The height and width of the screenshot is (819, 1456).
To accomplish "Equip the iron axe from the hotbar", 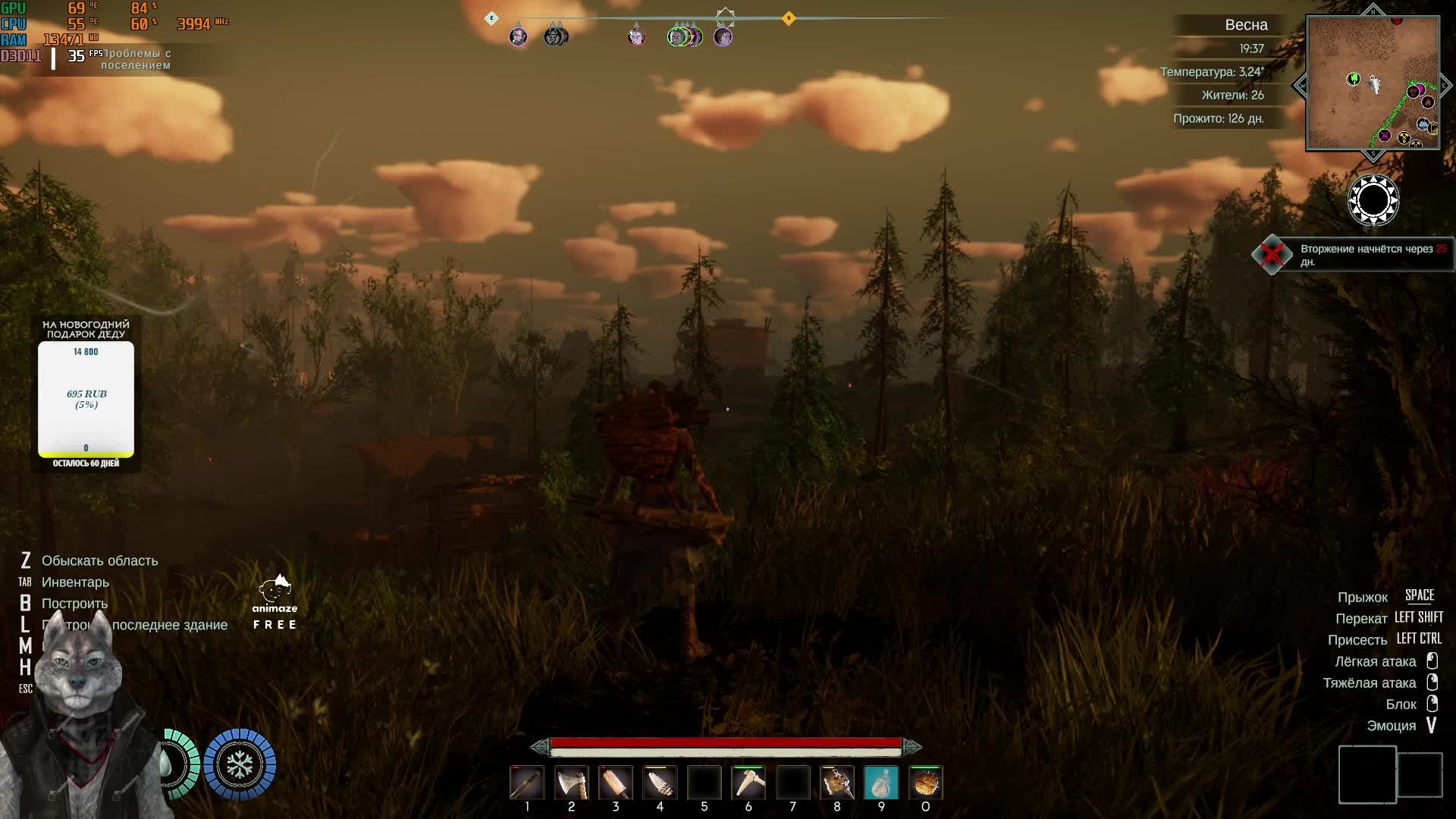I will tap(571, 783).
